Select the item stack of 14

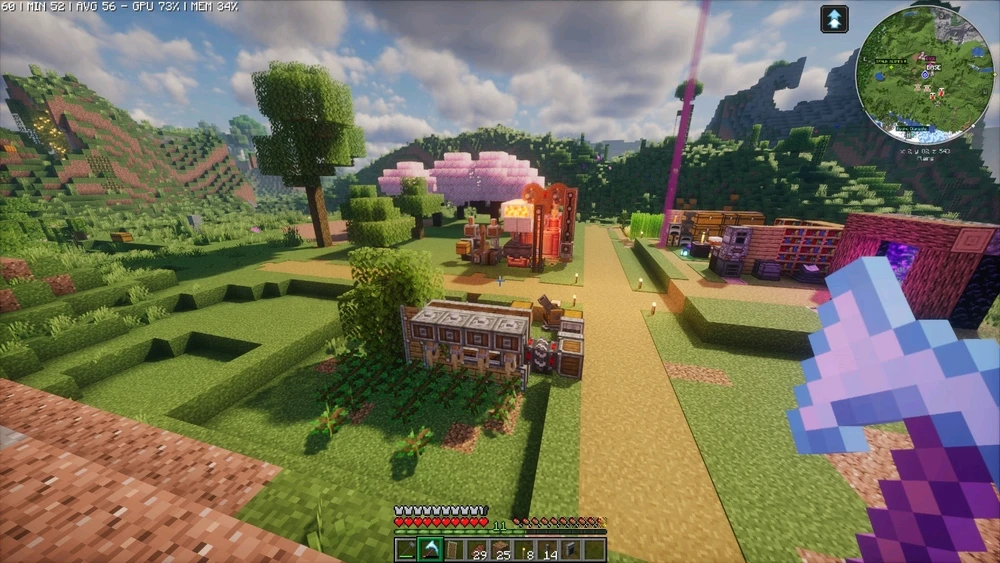point(548,549)
